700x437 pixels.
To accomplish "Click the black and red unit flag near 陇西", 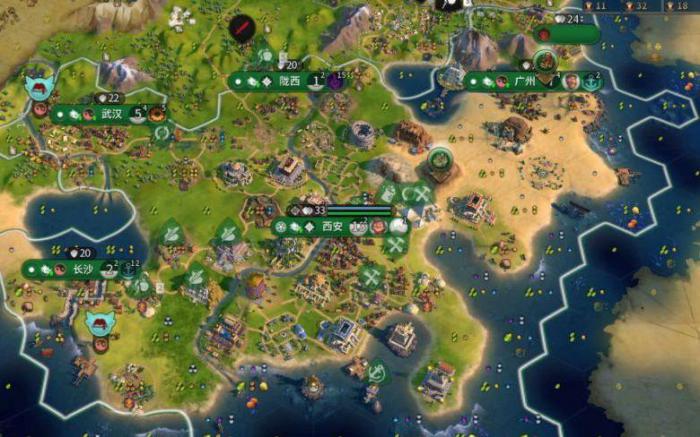I will 241,28.
